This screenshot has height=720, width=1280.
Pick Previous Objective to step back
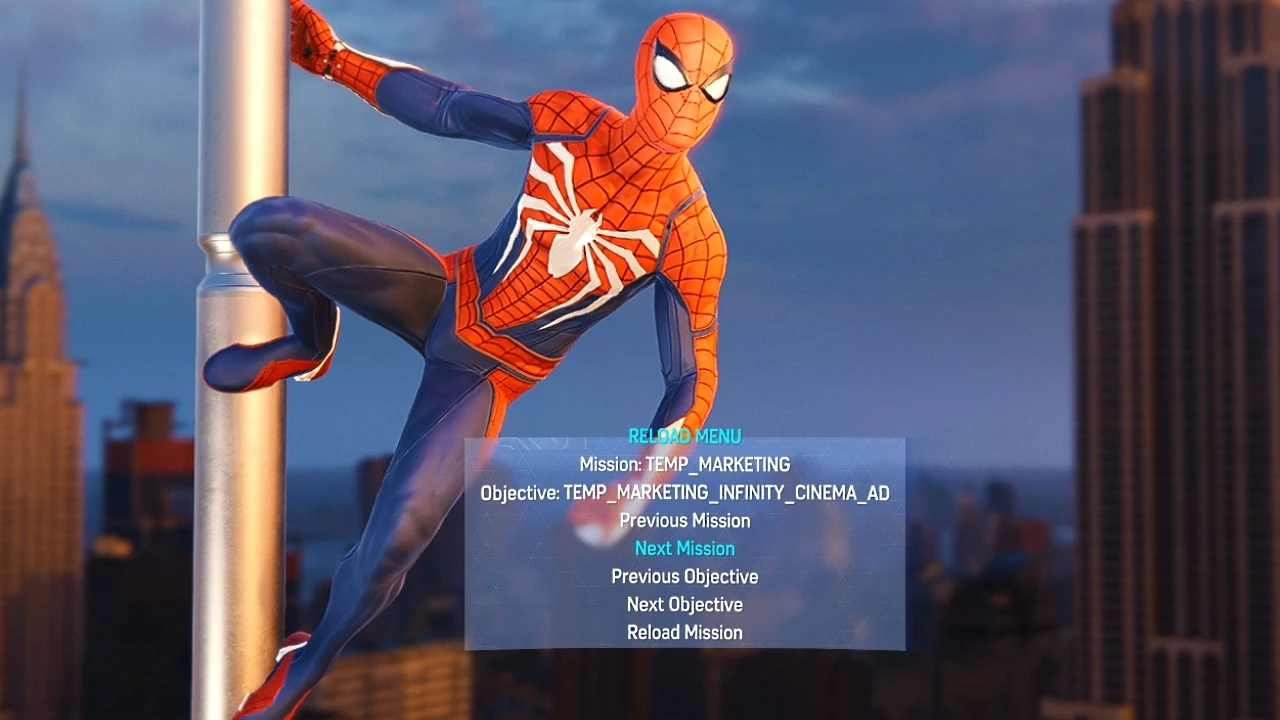[x=684, y=576]
